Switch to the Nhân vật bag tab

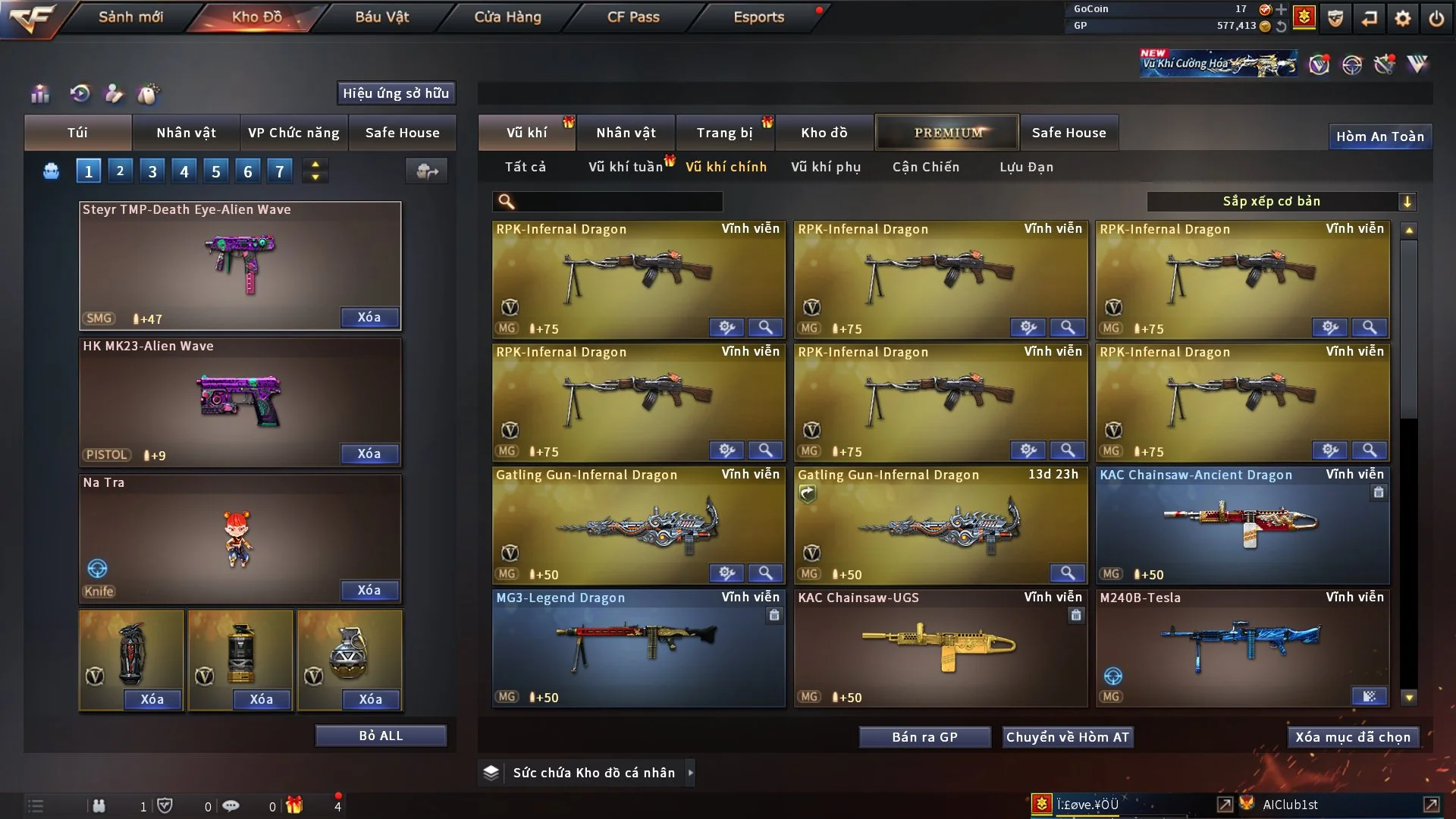186,133
